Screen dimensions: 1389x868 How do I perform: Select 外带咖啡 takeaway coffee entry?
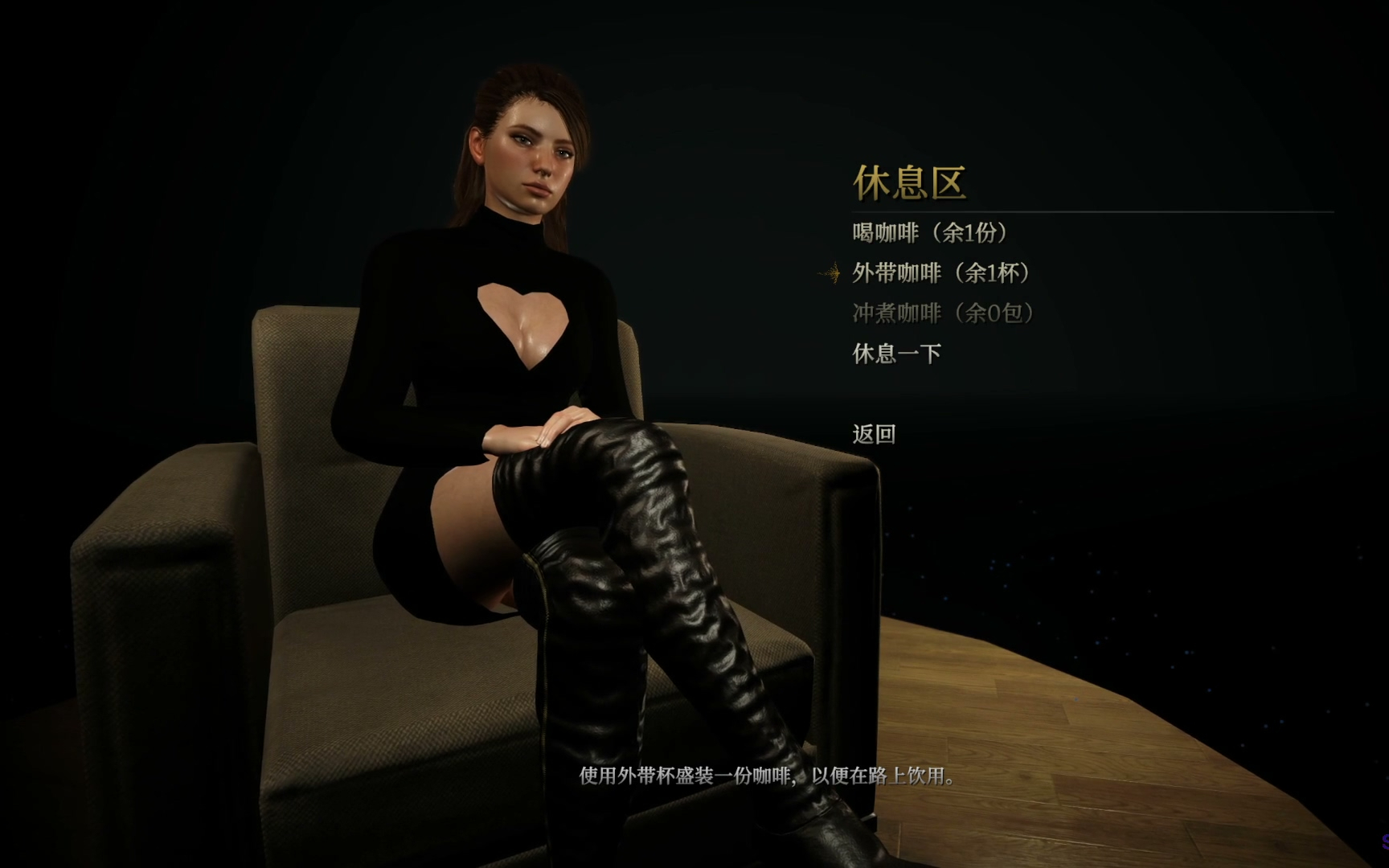(940, 273)
